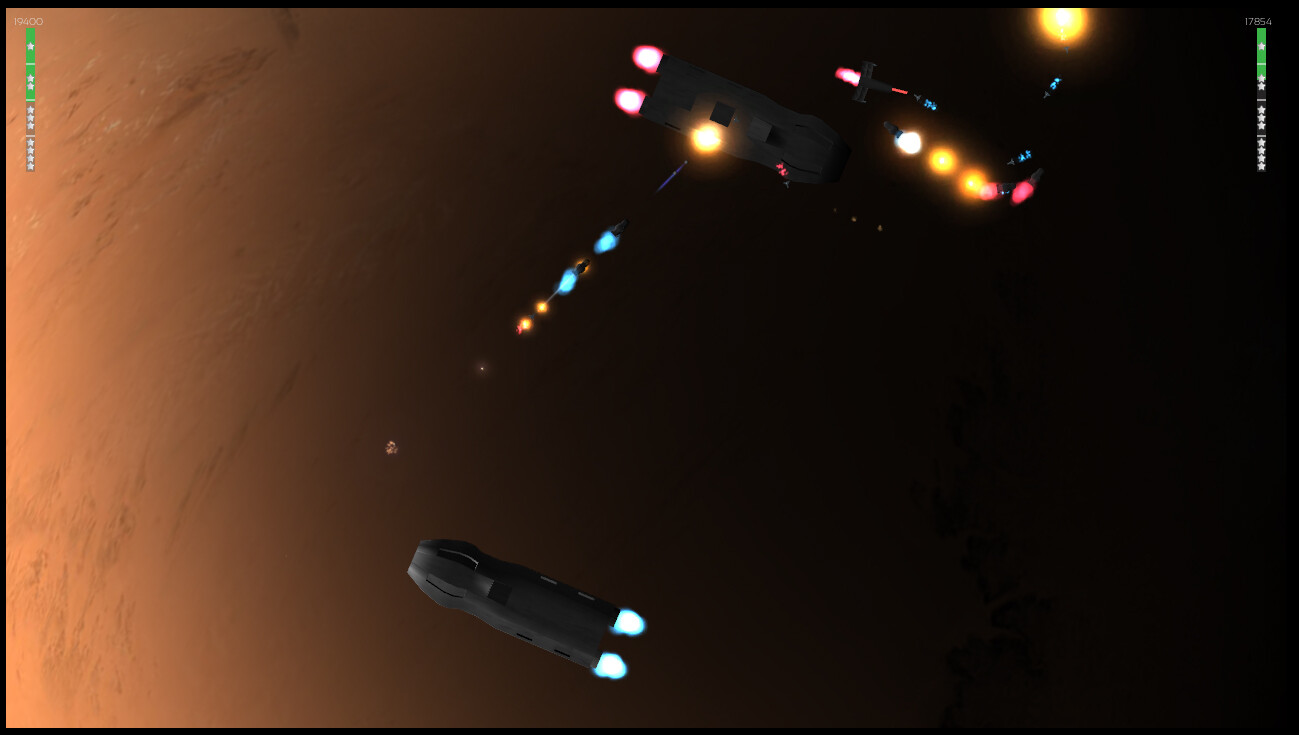Click the bottom four-star rank group on the left HUD
Viewport: 1299px width, 735px height.
coord(30,155)
